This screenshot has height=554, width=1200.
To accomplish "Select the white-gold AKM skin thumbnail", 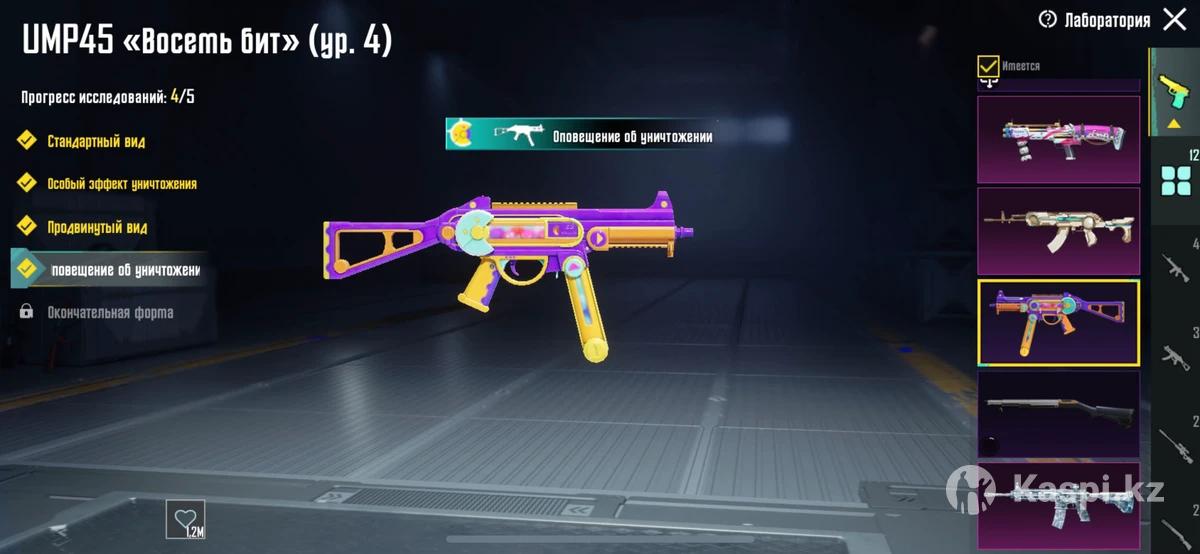I will click(1058, 231).
